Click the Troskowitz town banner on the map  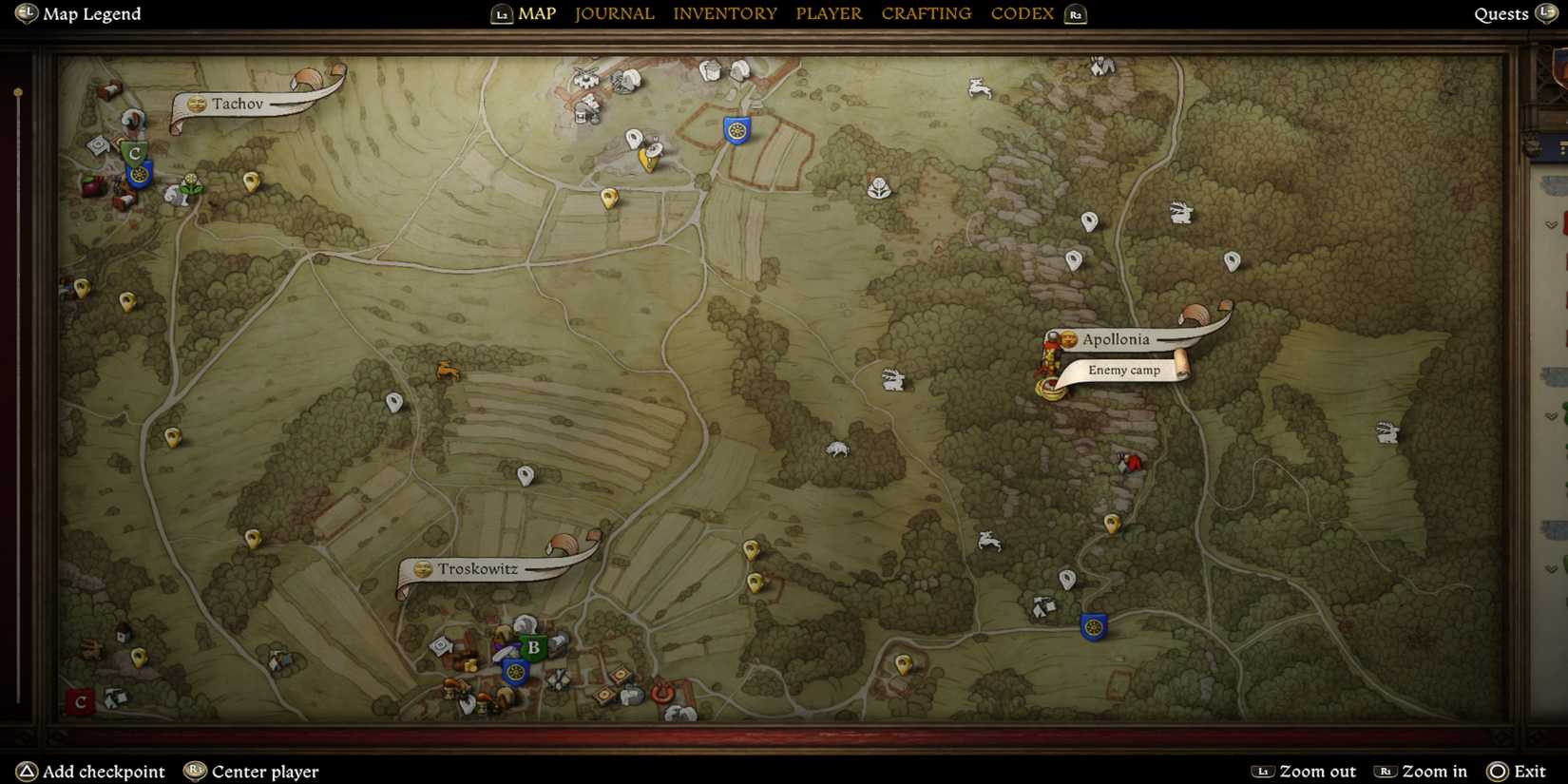(x=478, y=568)
